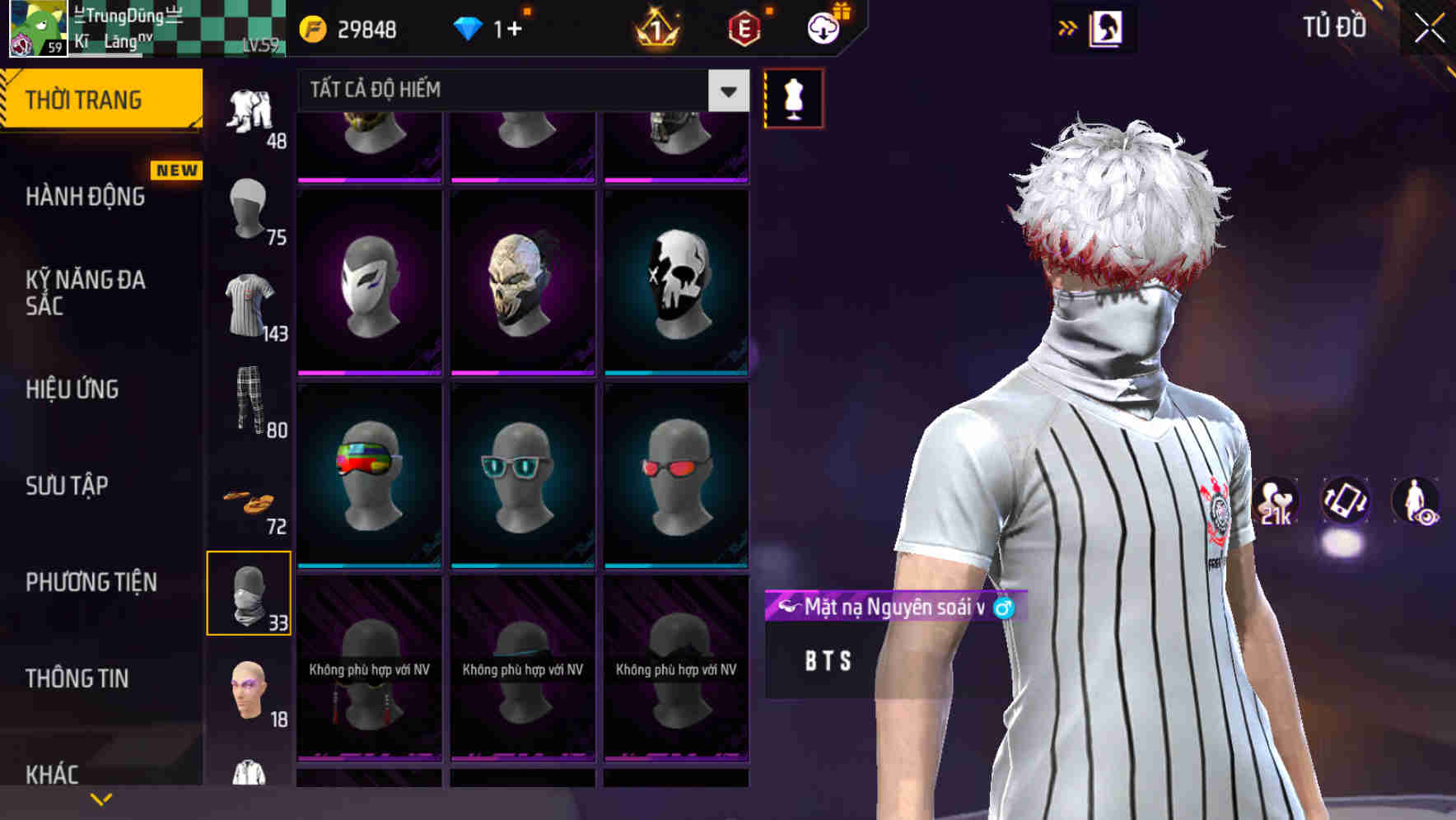Click the rotate phone icon beside the character
1456x820 pixels.
click(x=1344, y=503)
